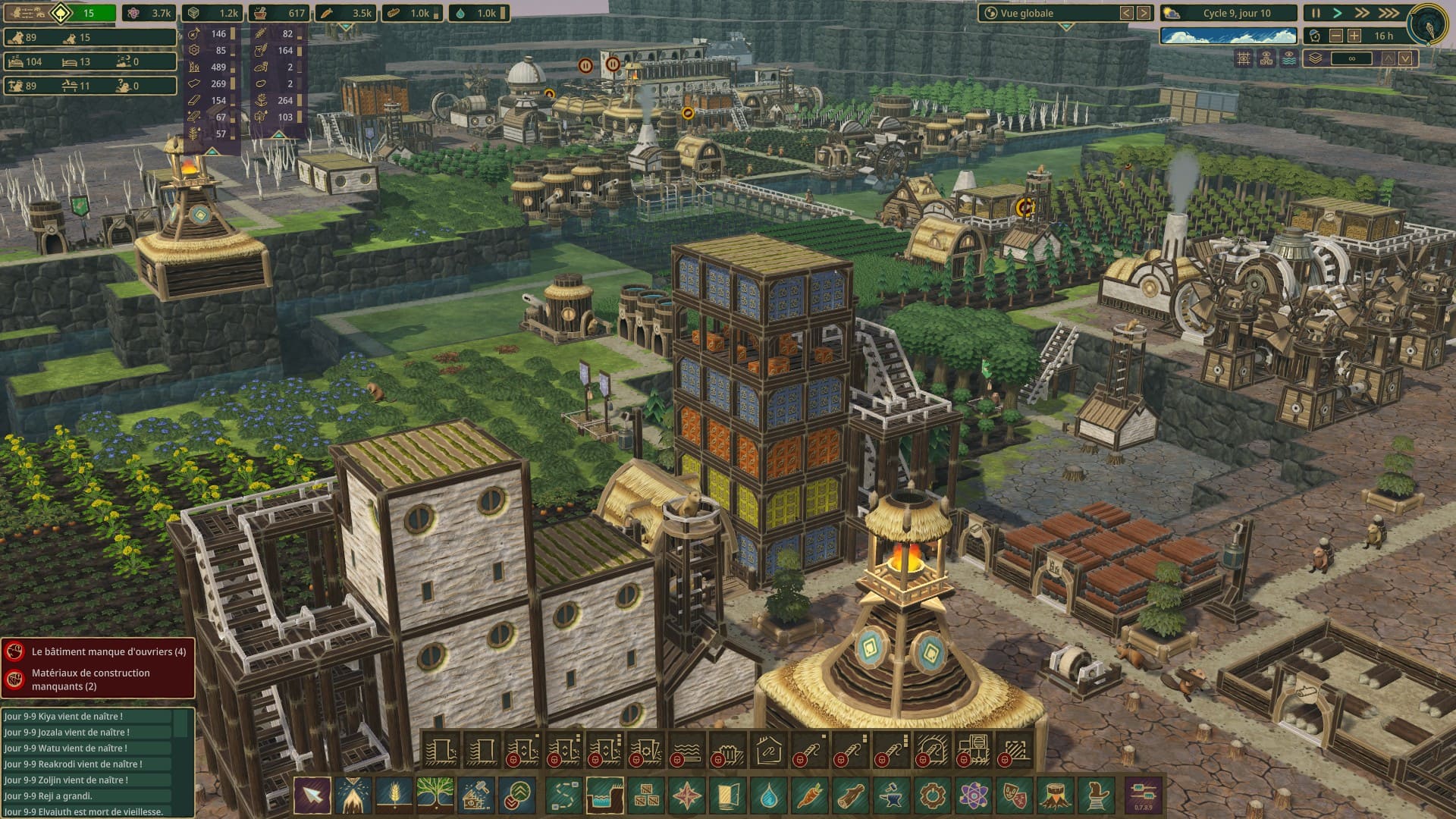
Task: Open missing construction materials alert
Action: pos(99,679)
